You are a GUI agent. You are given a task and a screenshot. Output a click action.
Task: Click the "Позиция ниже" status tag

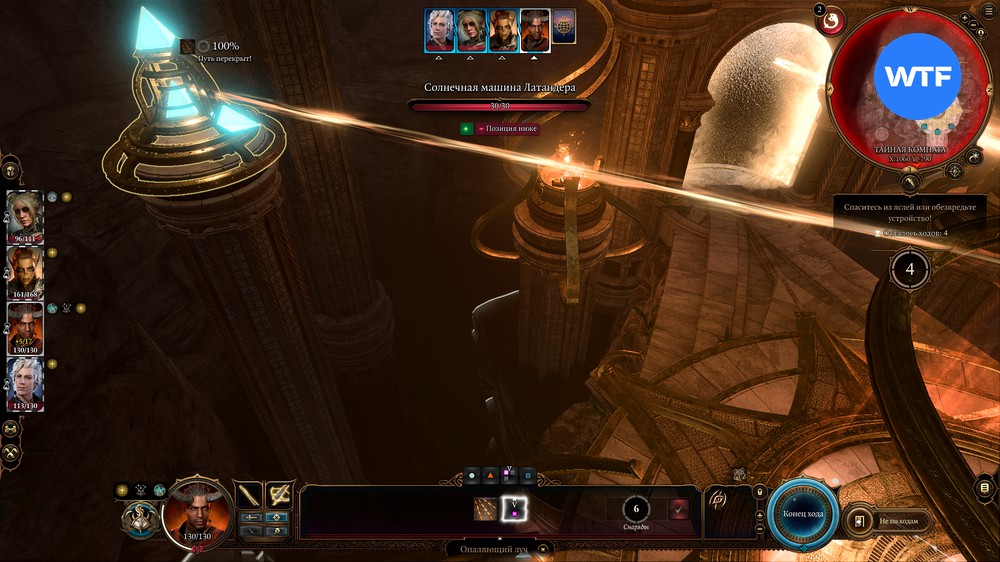coord(507,129)
